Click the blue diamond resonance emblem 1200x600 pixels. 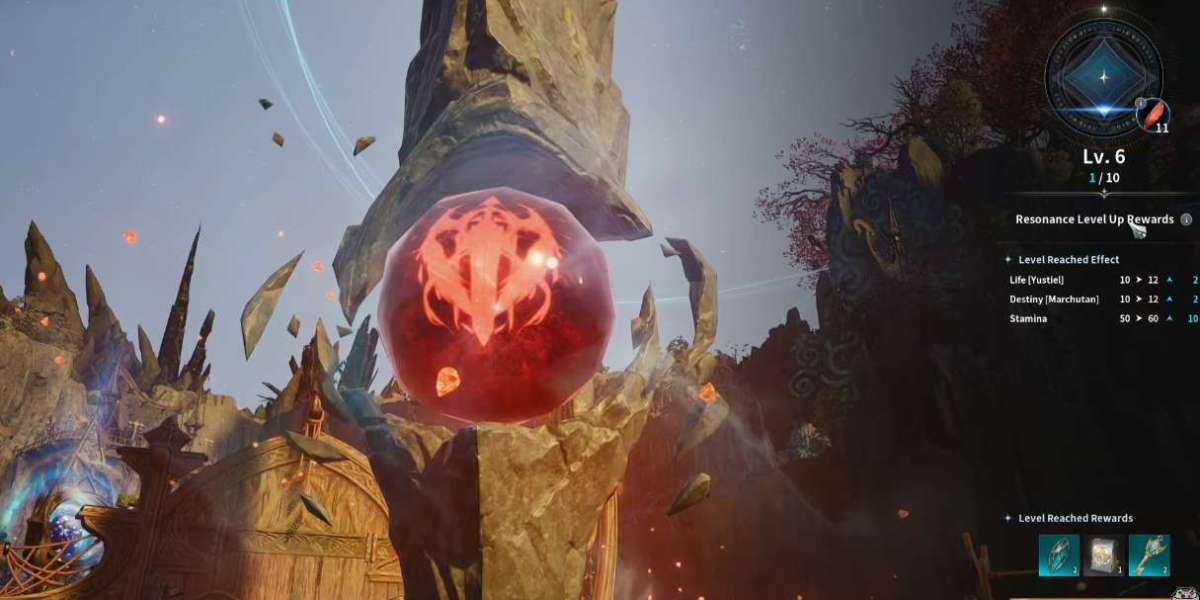click(1102, 77)
